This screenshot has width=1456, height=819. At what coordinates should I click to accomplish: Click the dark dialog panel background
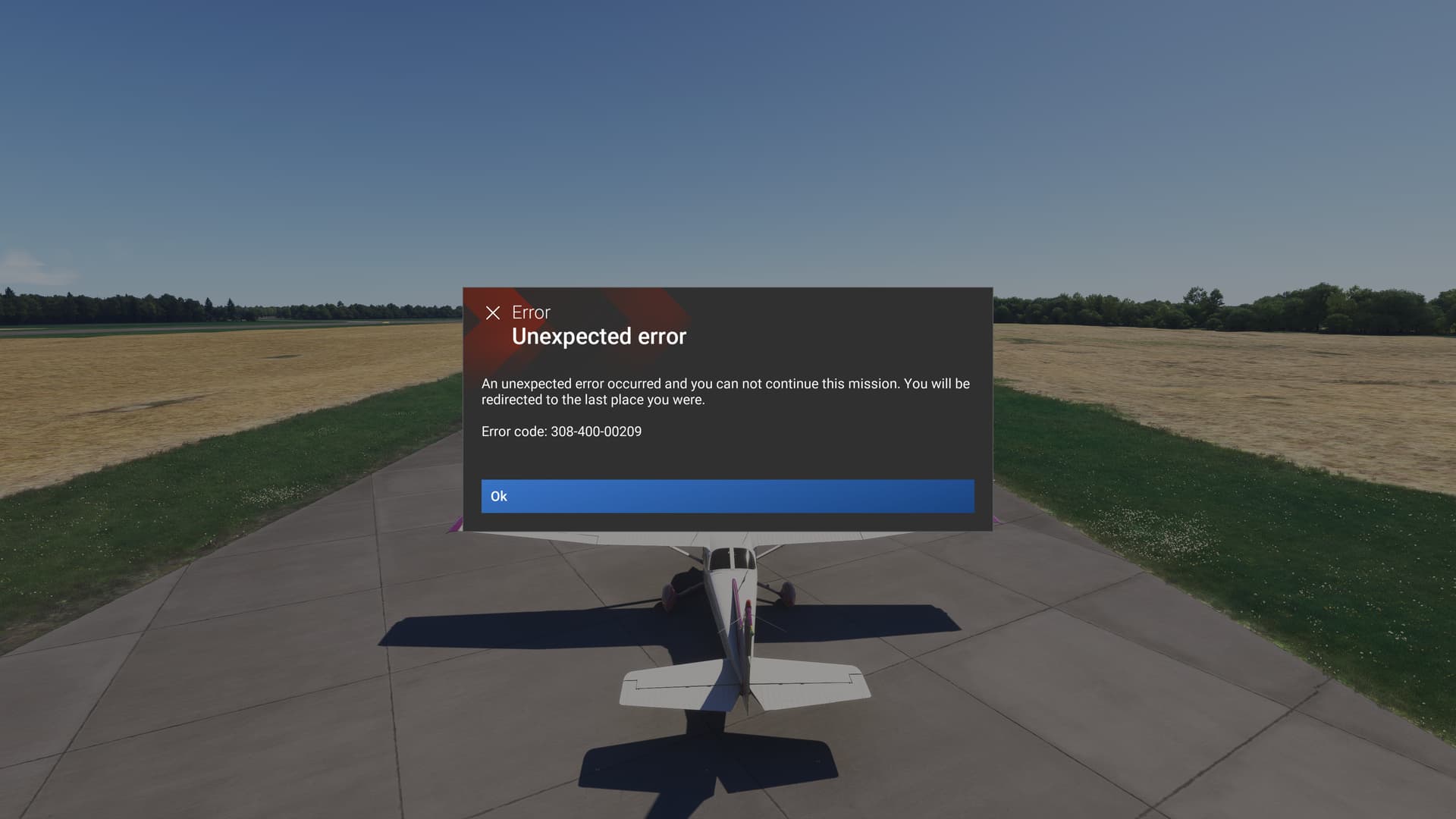872,455
